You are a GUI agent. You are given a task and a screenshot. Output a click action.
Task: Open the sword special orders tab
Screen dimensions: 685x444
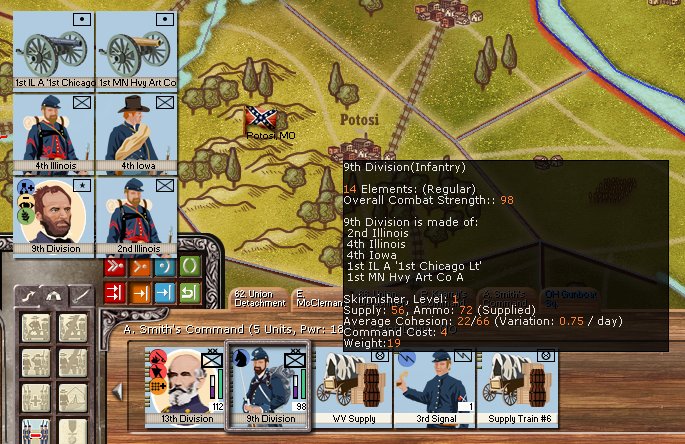coord(80,294)
